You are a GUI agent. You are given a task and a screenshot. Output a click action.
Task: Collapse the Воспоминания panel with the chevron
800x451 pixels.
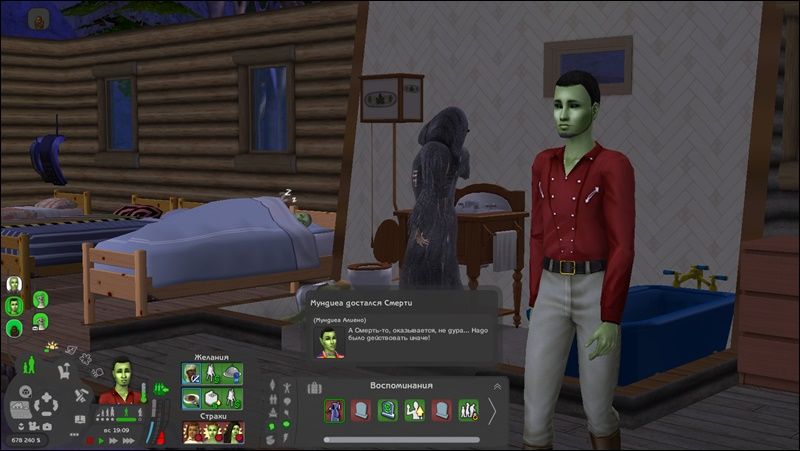pyautogui.click(x=496, y=385)
